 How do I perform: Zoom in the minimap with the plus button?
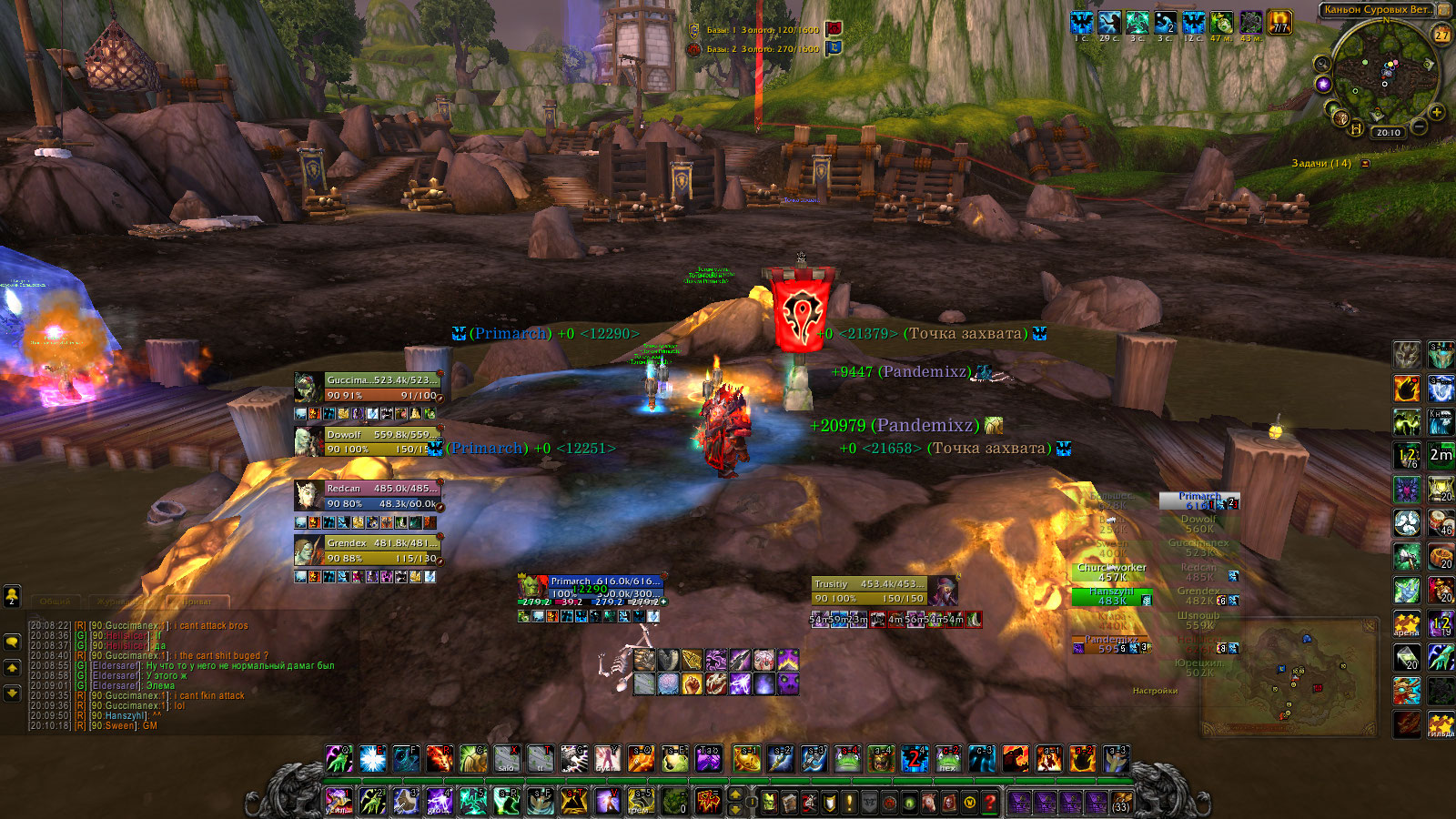(x=1437, y=112)
